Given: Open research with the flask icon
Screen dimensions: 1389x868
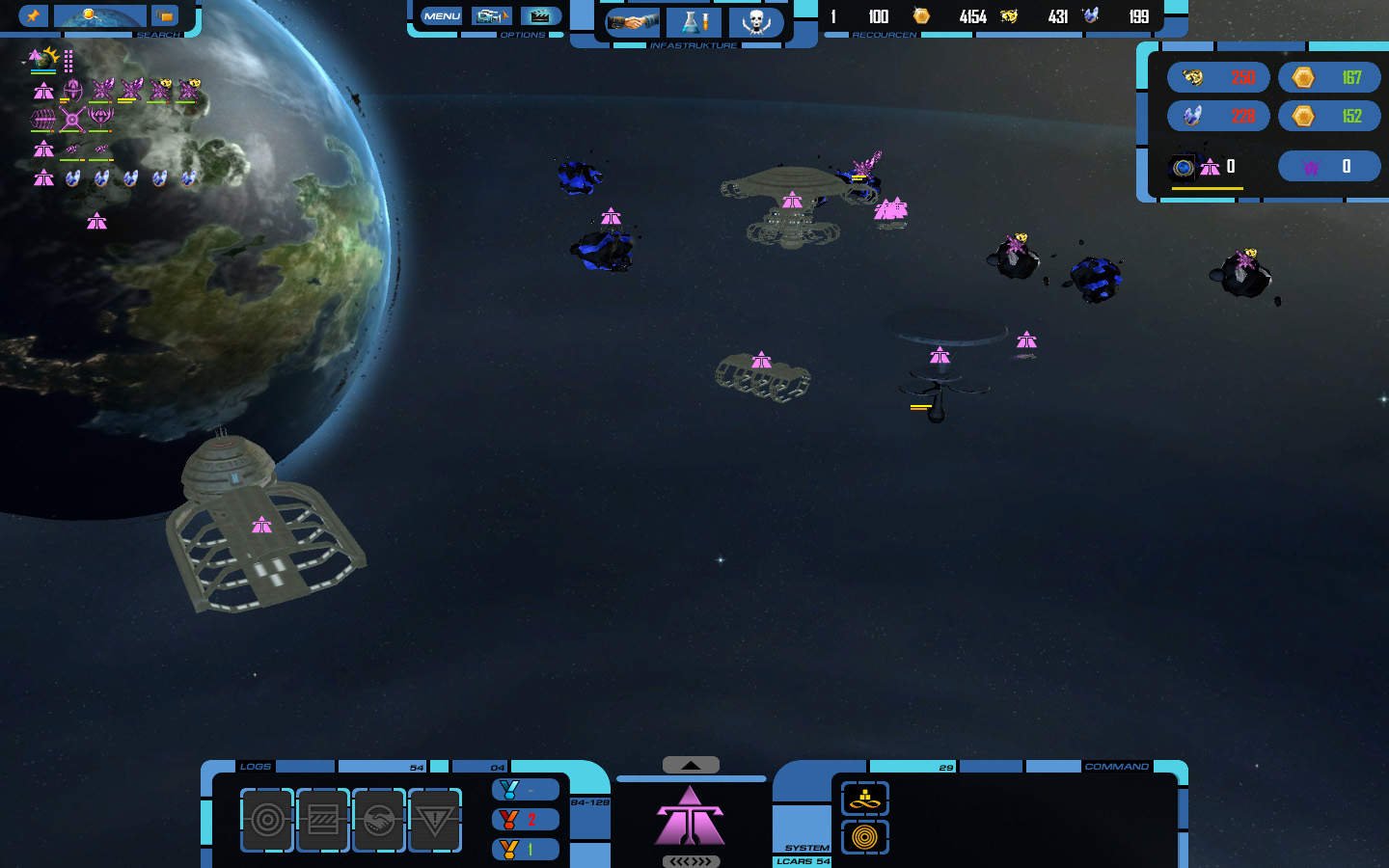Looking at the screenshot, I should (x=694, y=21).
